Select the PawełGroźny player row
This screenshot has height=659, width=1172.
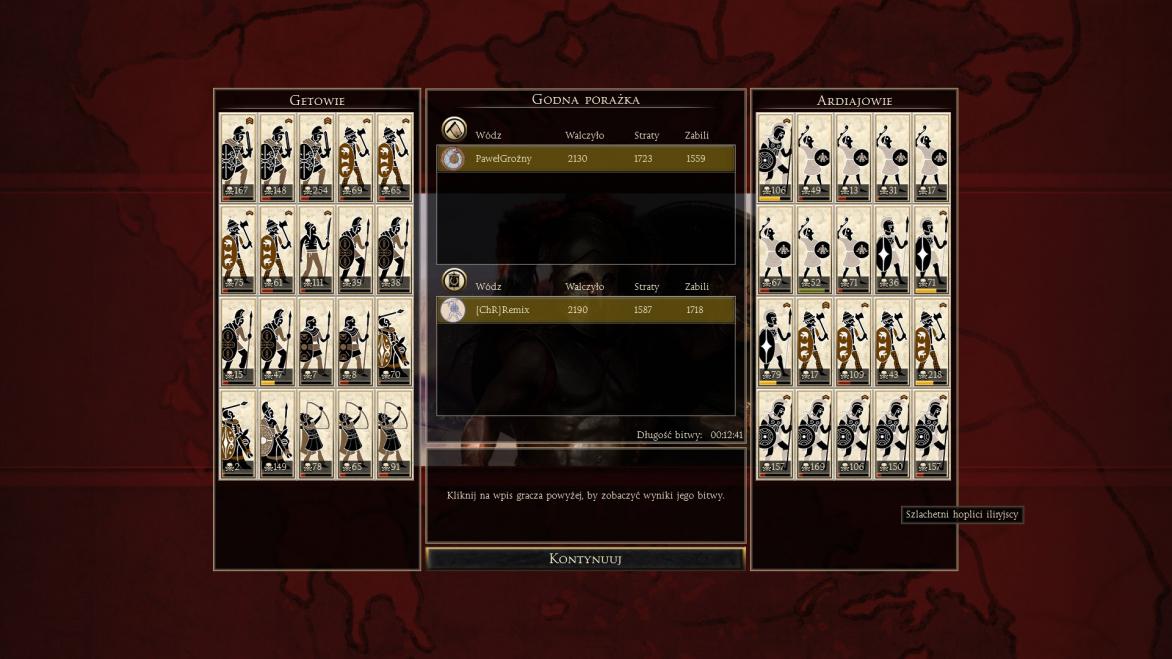pyautogui.click(x=585, y=159)
